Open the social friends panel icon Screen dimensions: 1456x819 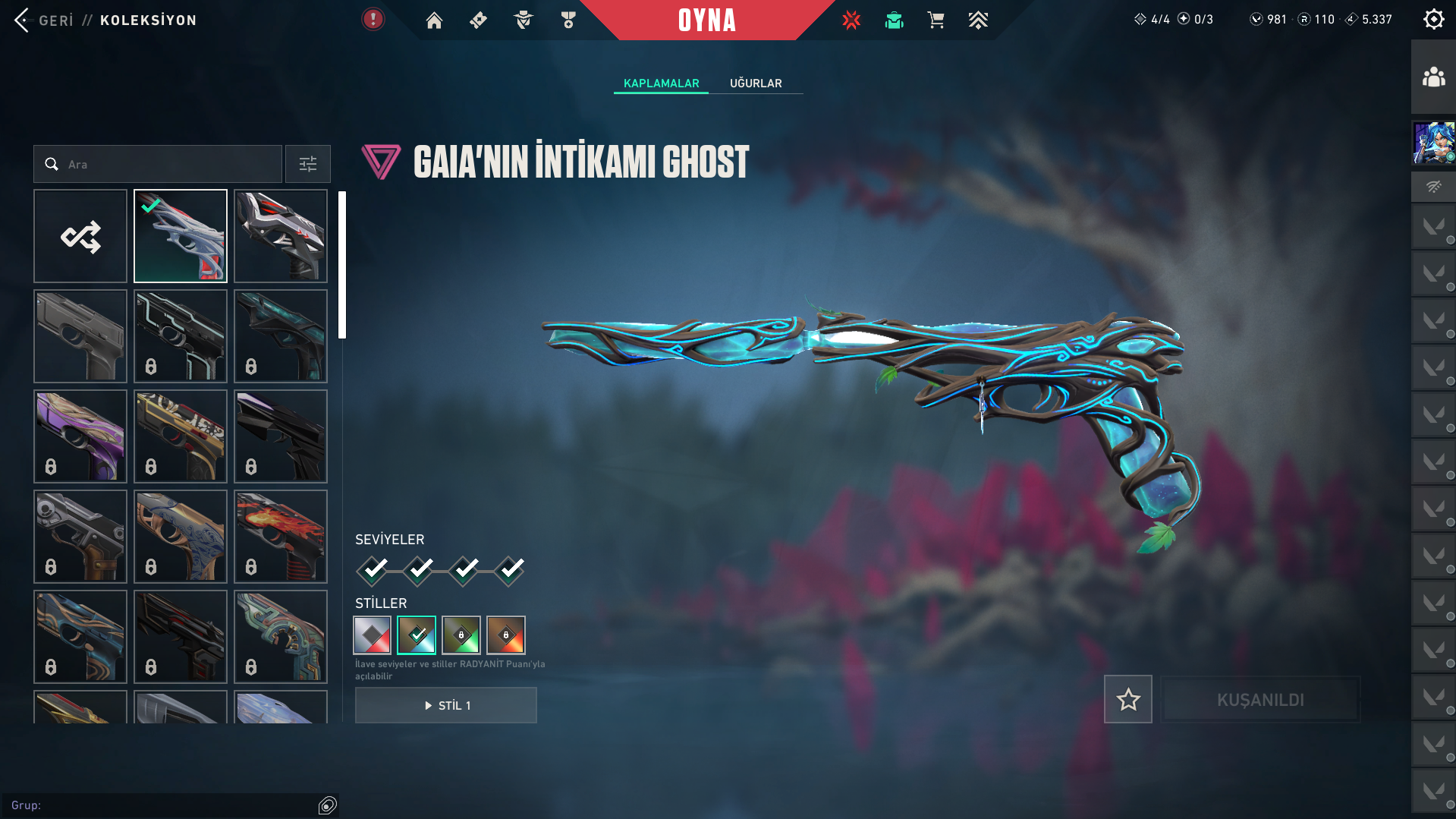pyautogui.click(x=1433, y=77)
